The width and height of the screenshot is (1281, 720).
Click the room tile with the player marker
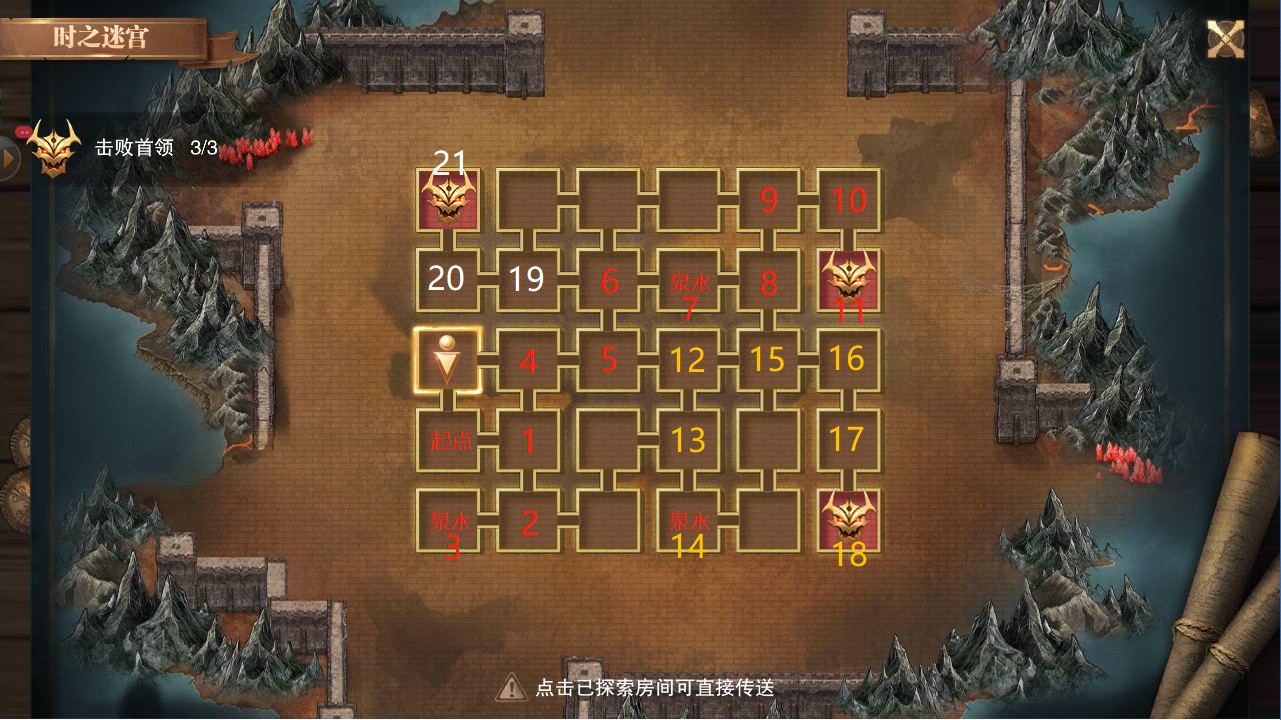click(x=448, y=360)
